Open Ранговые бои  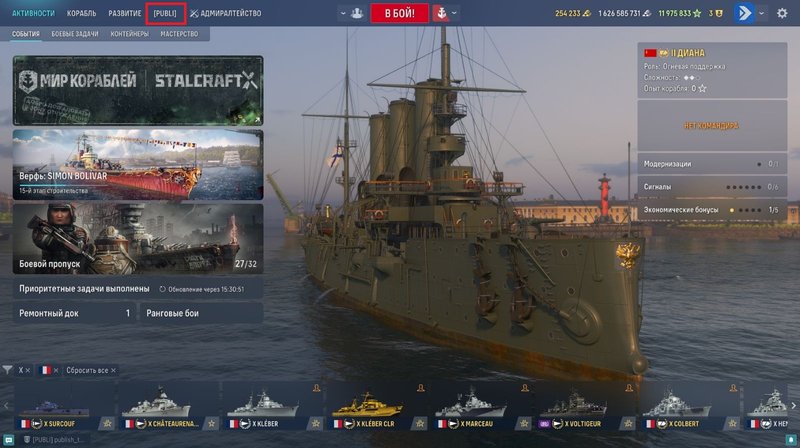tap(200, 313)
